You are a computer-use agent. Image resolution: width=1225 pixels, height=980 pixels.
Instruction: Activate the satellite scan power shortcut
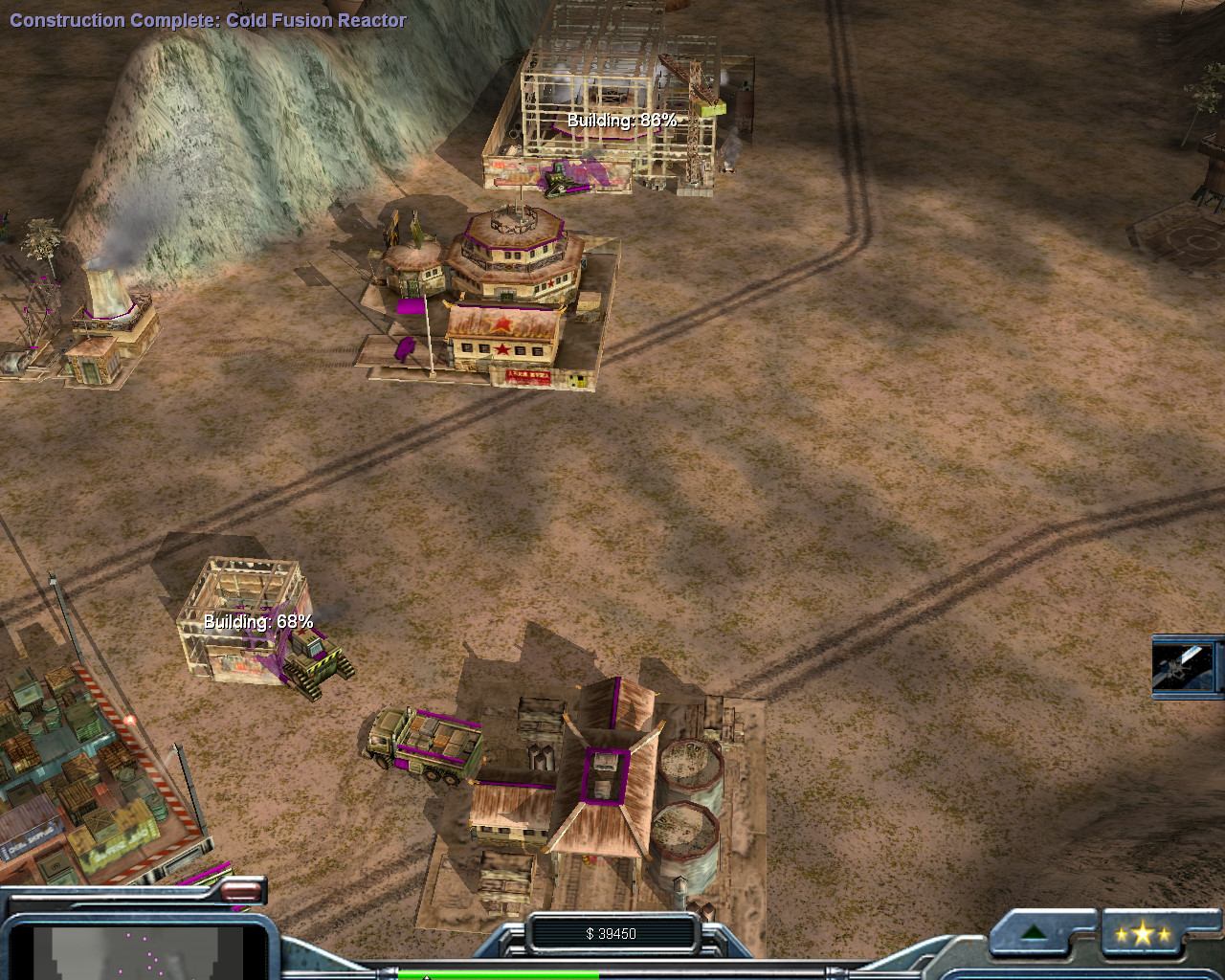pyautogui.click(x=1184, y=666)
